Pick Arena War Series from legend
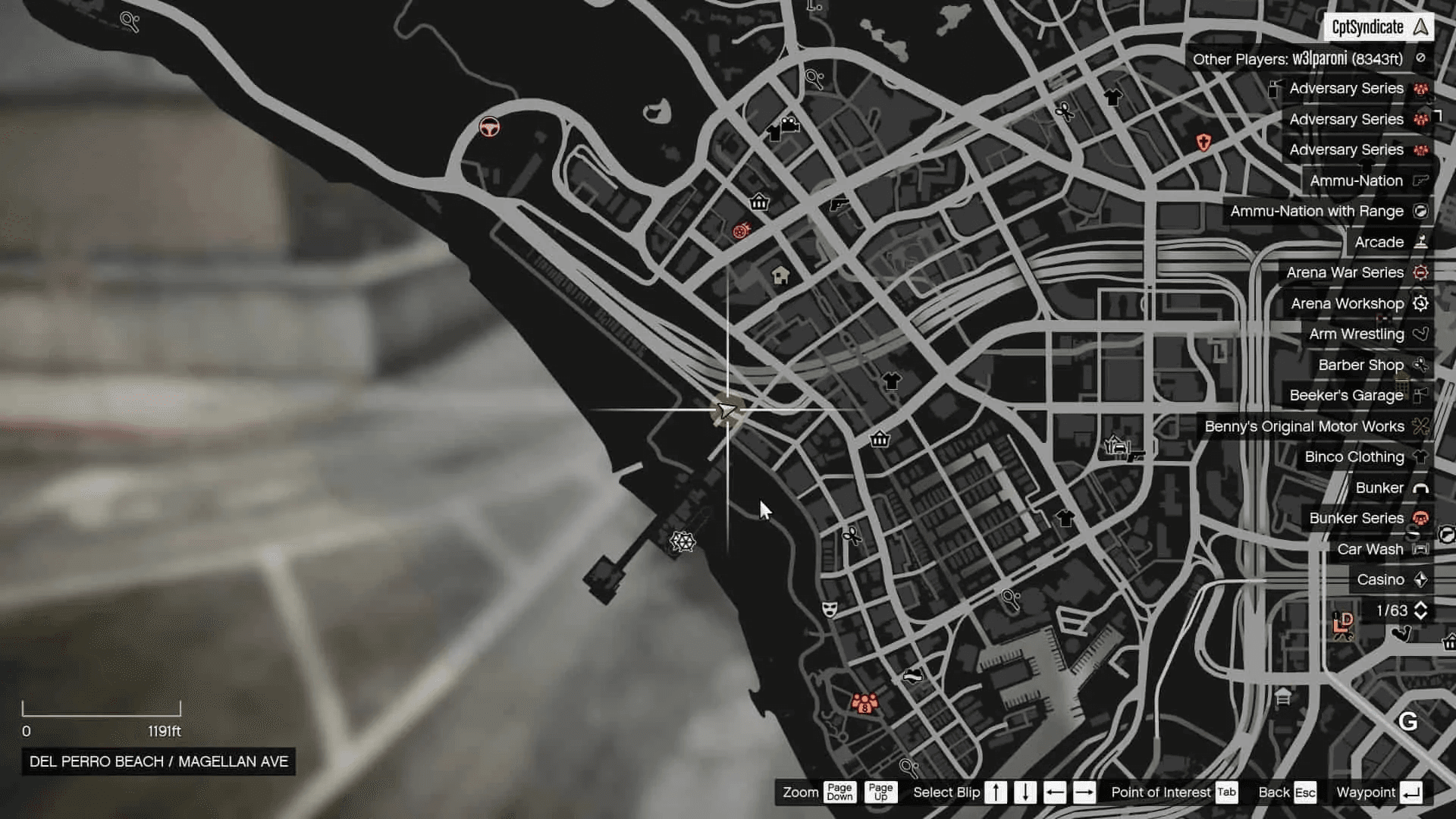The image size is (1456, 819). (x=1345, y=272)
